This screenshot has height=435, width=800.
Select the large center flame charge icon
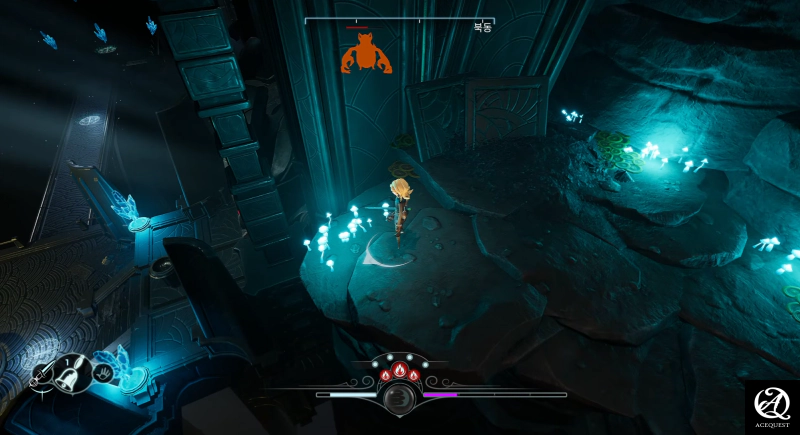click(x=400, y=371)
